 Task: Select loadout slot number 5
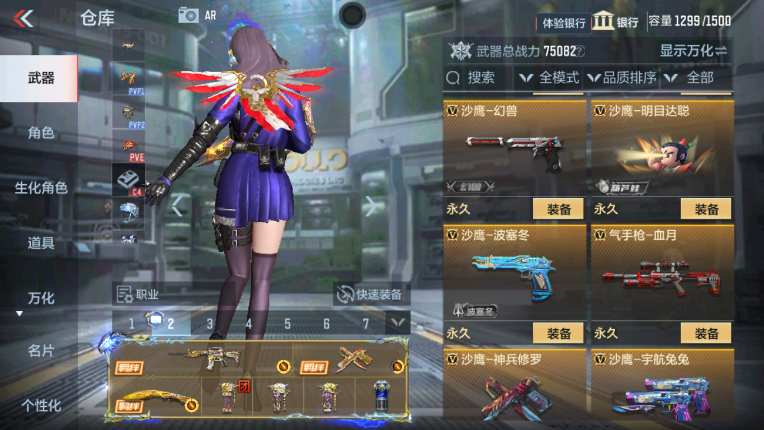[x=287, y=323]
